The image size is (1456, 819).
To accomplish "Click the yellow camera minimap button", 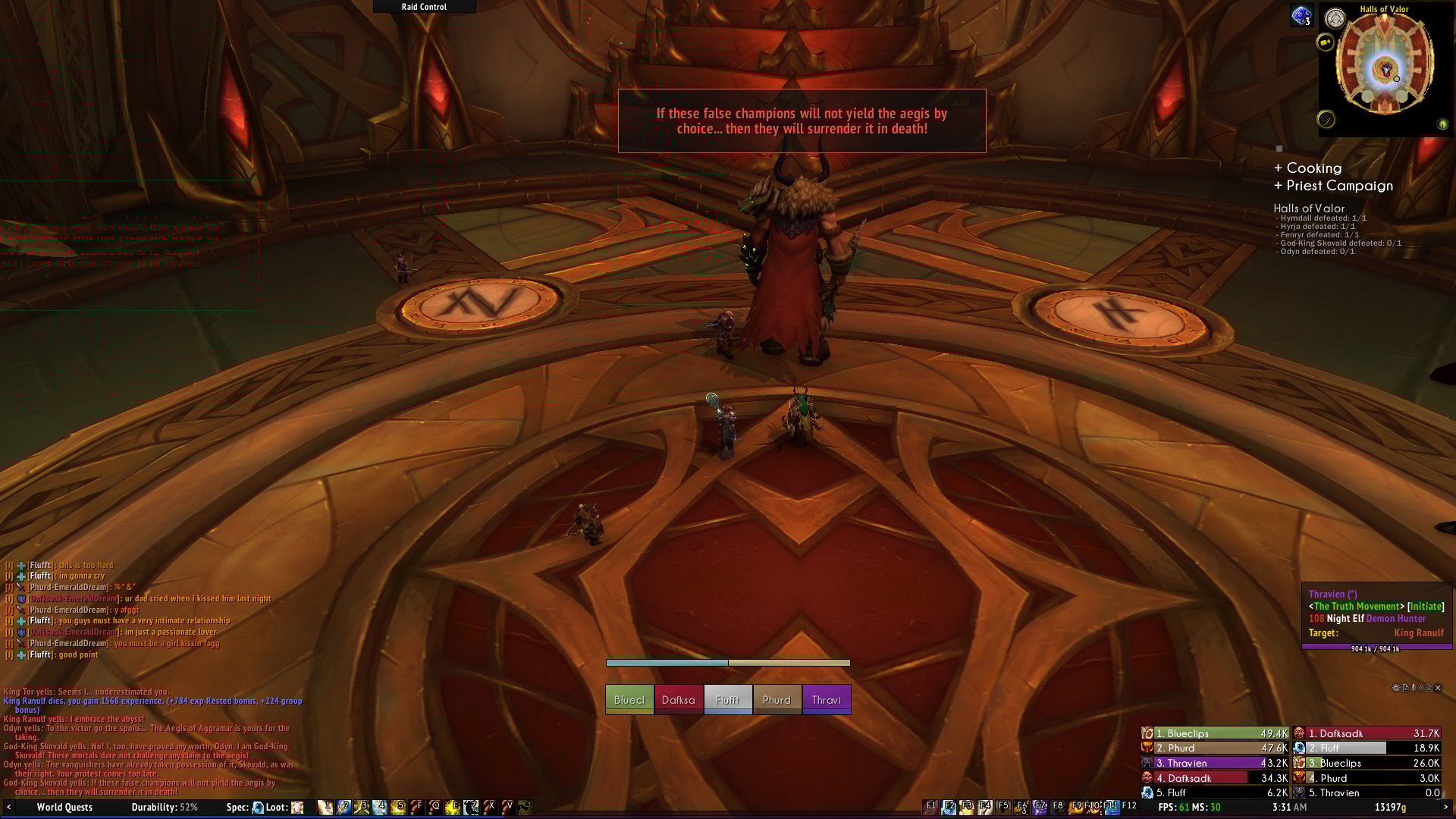I will [x=1325, y=42].
